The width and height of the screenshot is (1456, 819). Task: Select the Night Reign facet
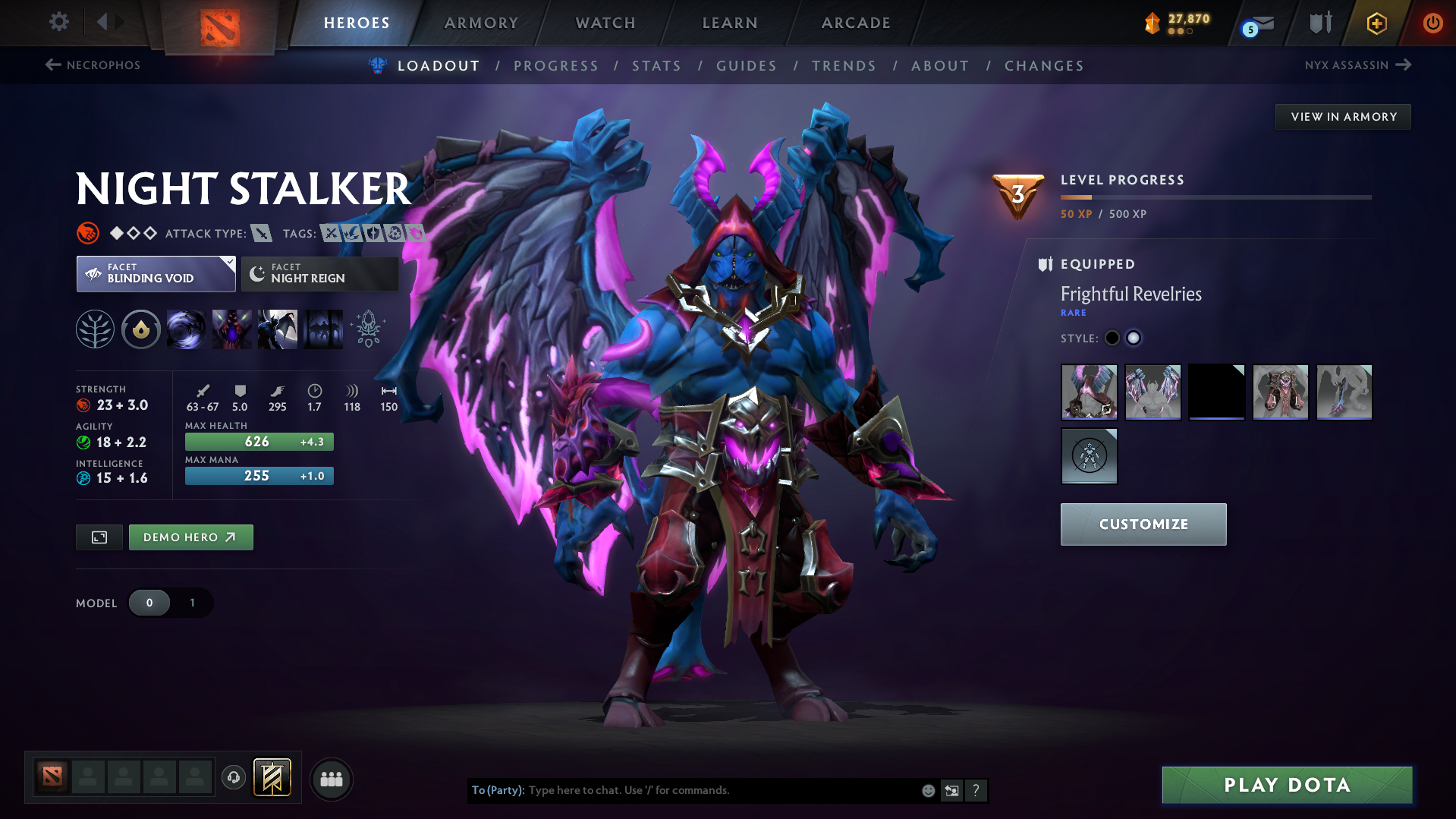[319, 273]
